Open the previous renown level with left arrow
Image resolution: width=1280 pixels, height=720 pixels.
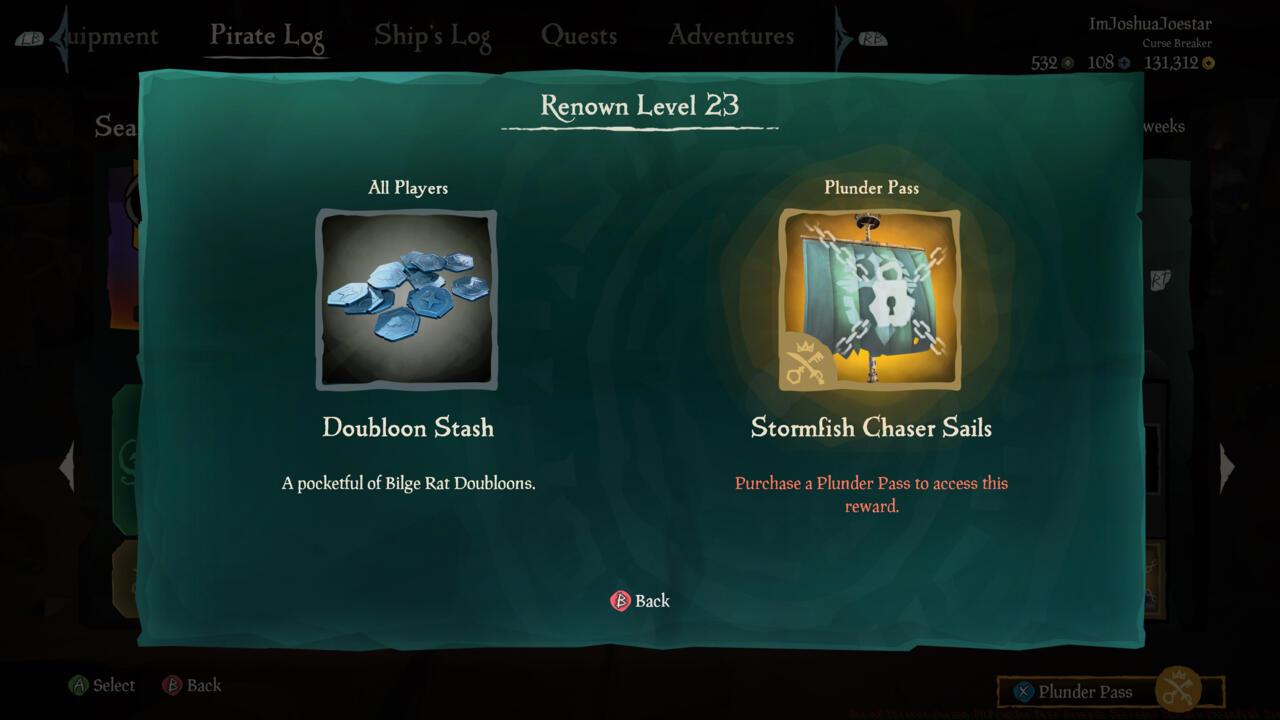tap(66, 466)
